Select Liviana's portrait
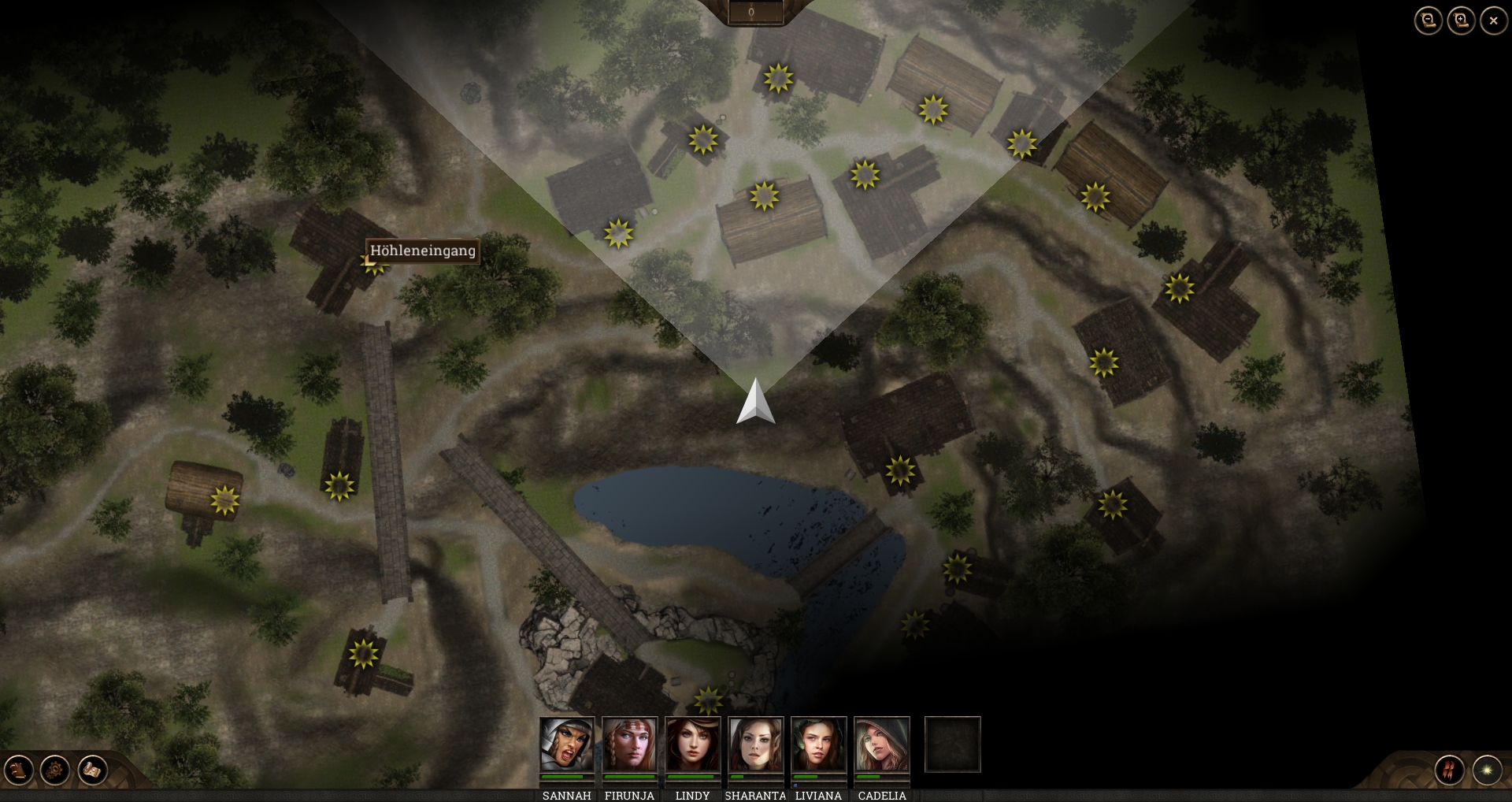Screen dimensions: 1512x802 click(819, 744)
